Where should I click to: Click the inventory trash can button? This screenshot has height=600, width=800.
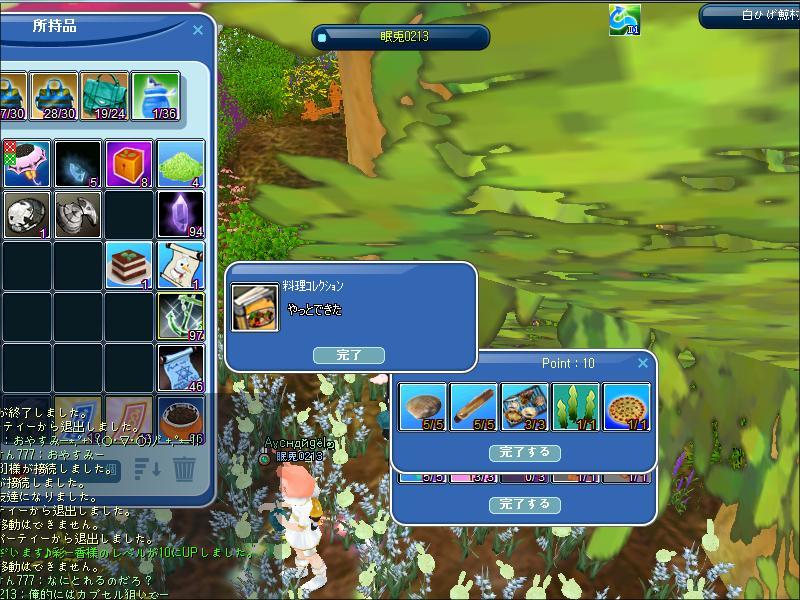(185, 468)
